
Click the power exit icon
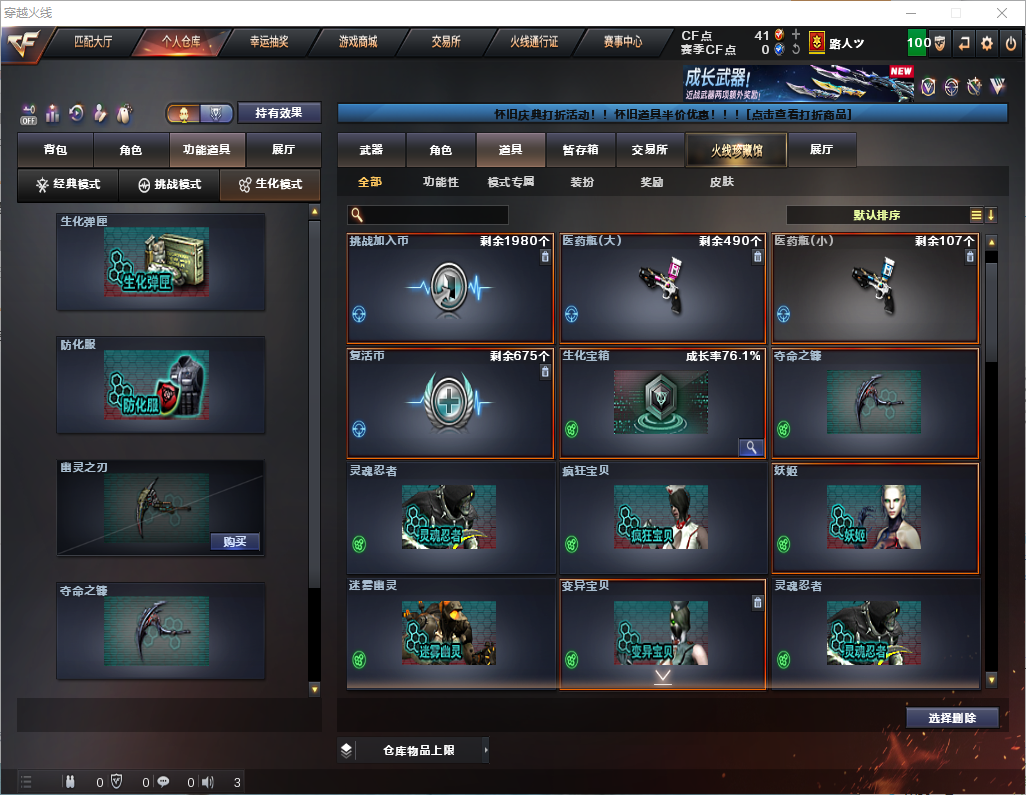pyautogui.click(x=1010, y=43)
